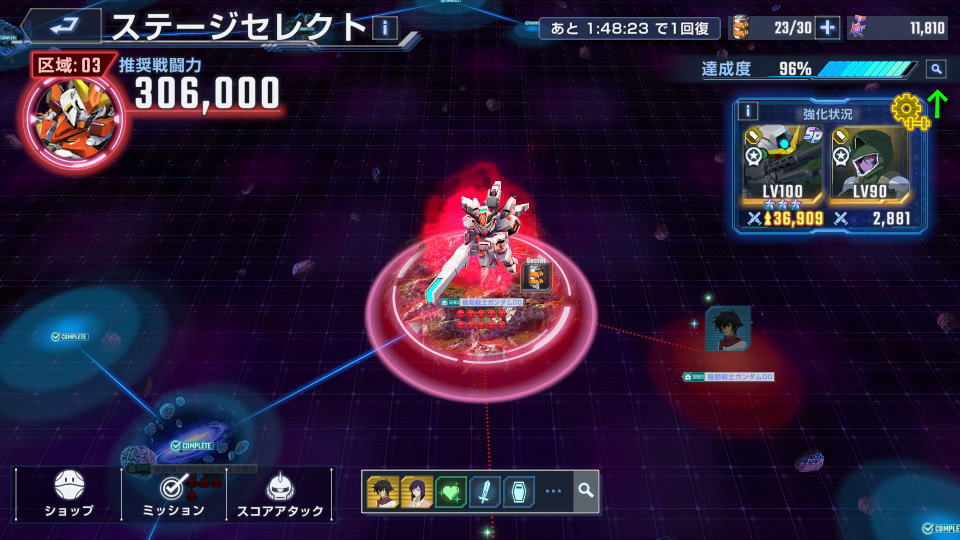Choose the green heart icon
The height and width of the screenshot is (540, 960).
coord(451,491)
